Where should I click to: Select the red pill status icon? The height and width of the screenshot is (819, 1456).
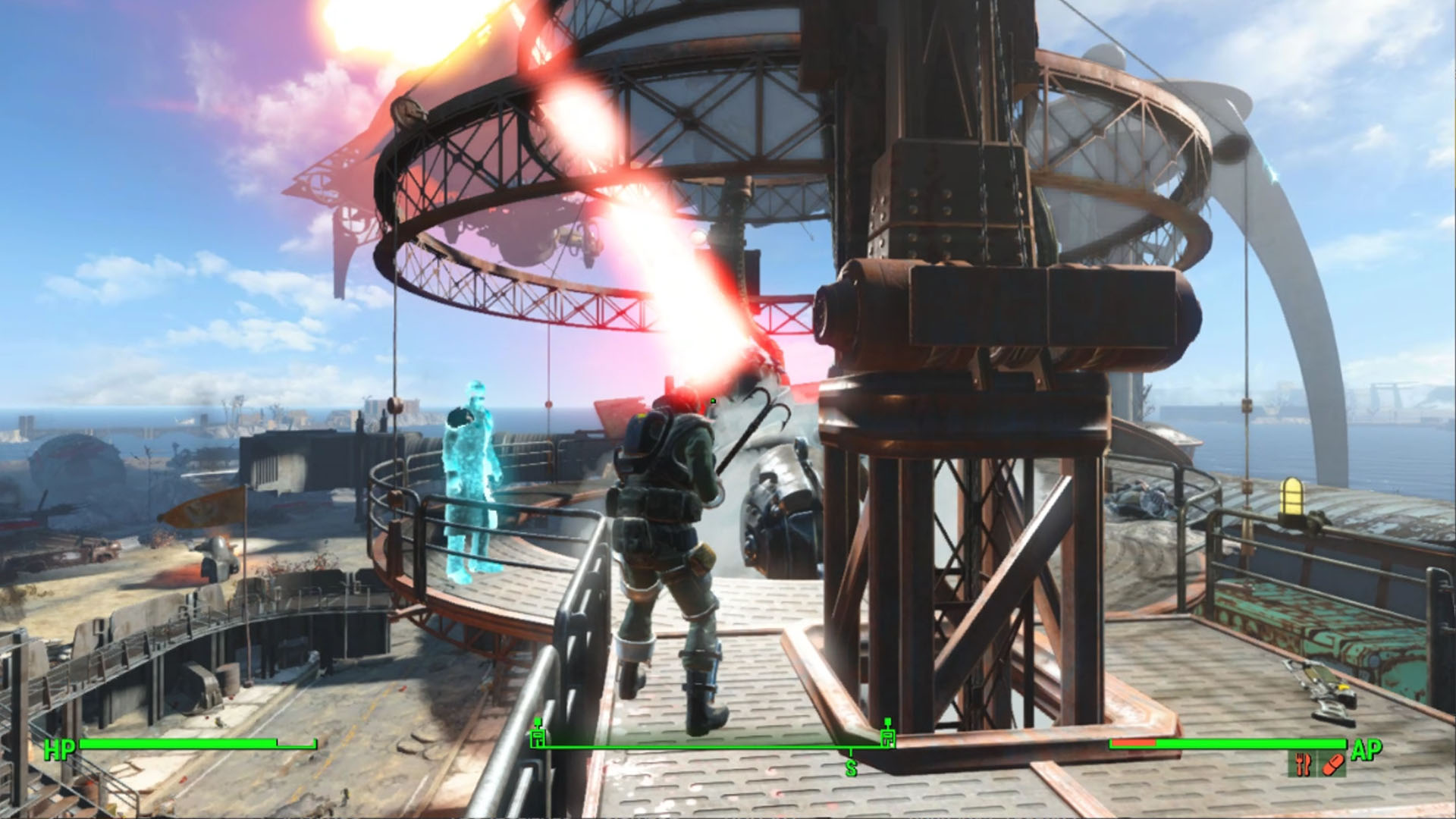pos(1332,764)
